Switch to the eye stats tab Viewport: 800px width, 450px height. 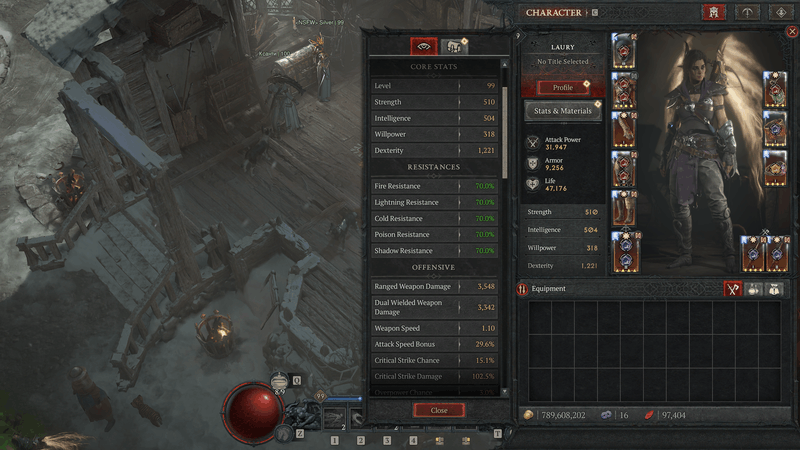click(x=423, y=46)
